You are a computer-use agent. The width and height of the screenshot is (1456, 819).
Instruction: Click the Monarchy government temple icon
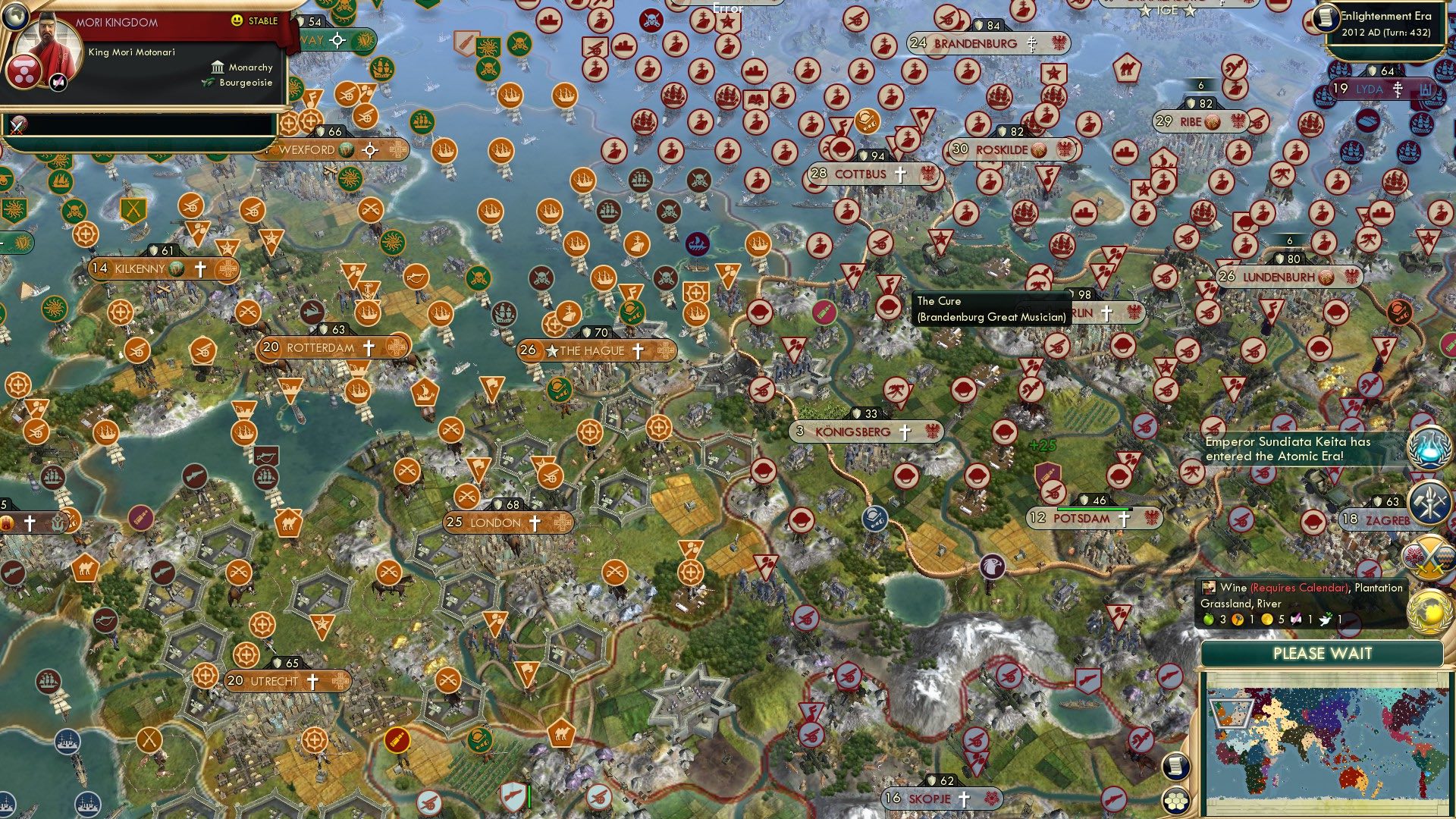[217, 67]
